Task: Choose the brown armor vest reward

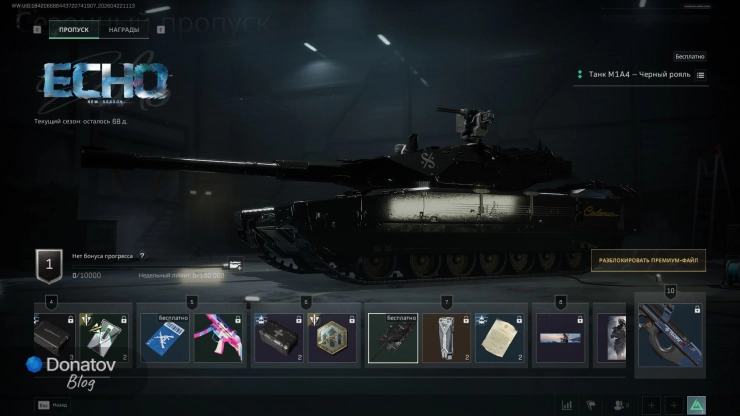Action: click(446, 338)
